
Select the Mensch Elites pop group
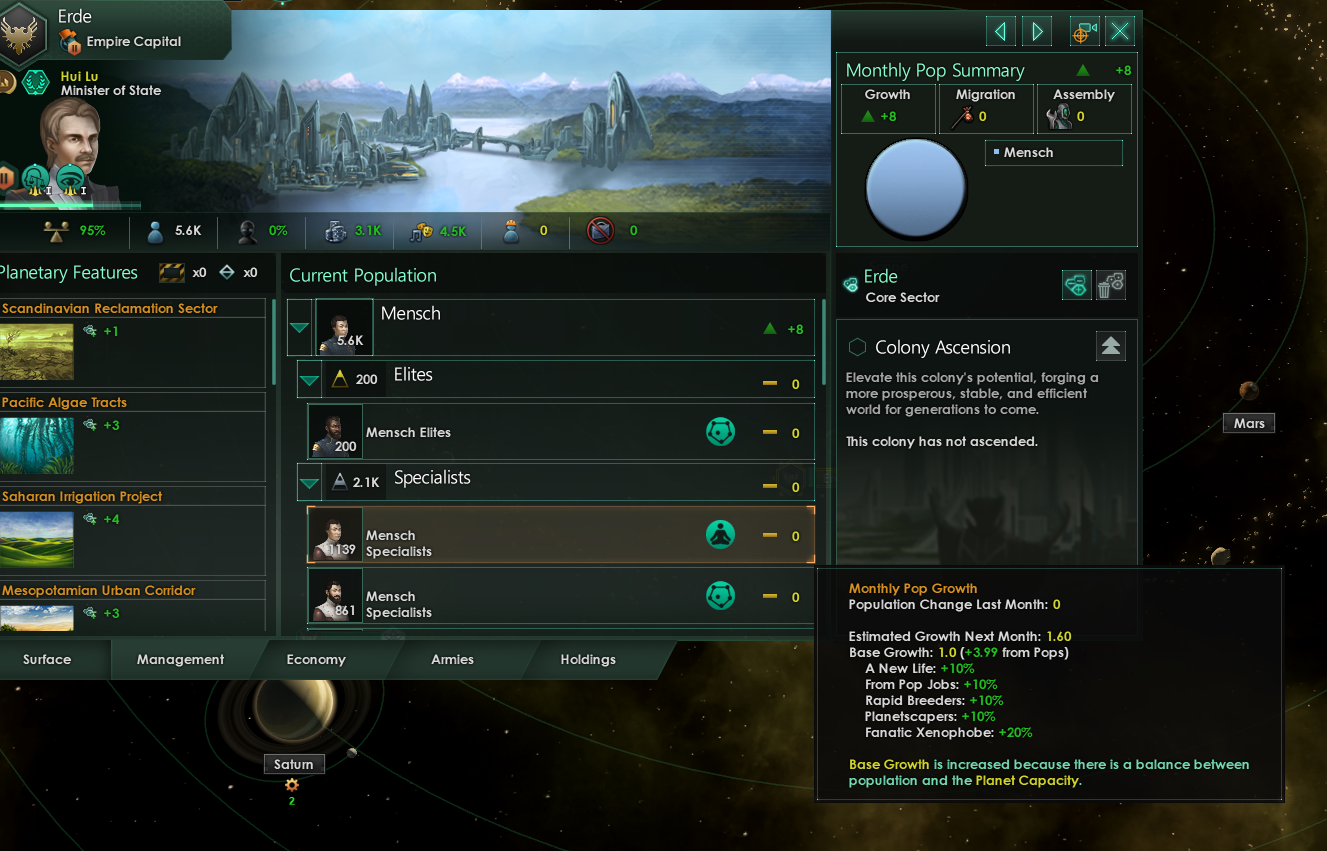[x=560, y=432]
